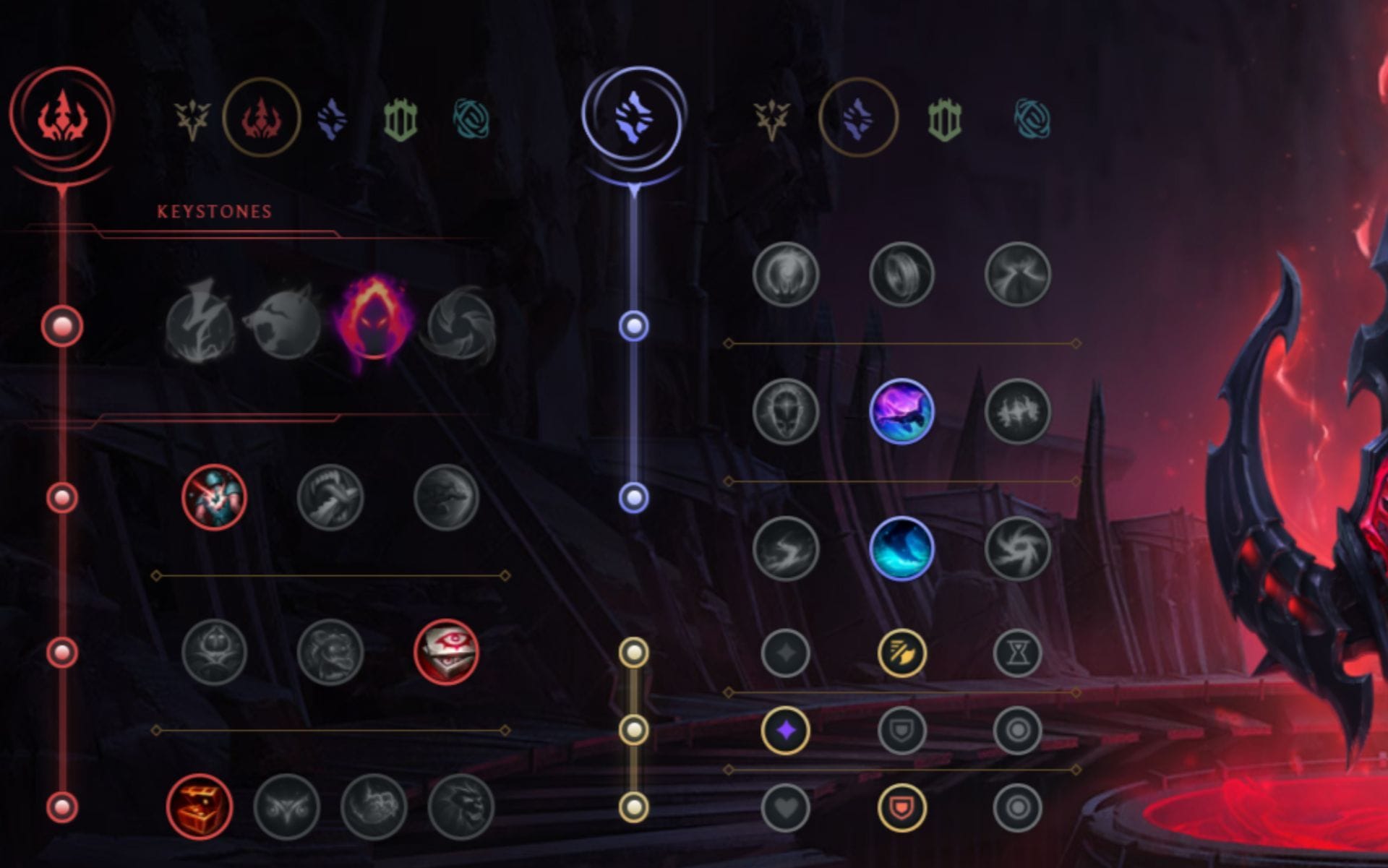
Task: Pick the Scorch rune
Action: tap(788, 551)
